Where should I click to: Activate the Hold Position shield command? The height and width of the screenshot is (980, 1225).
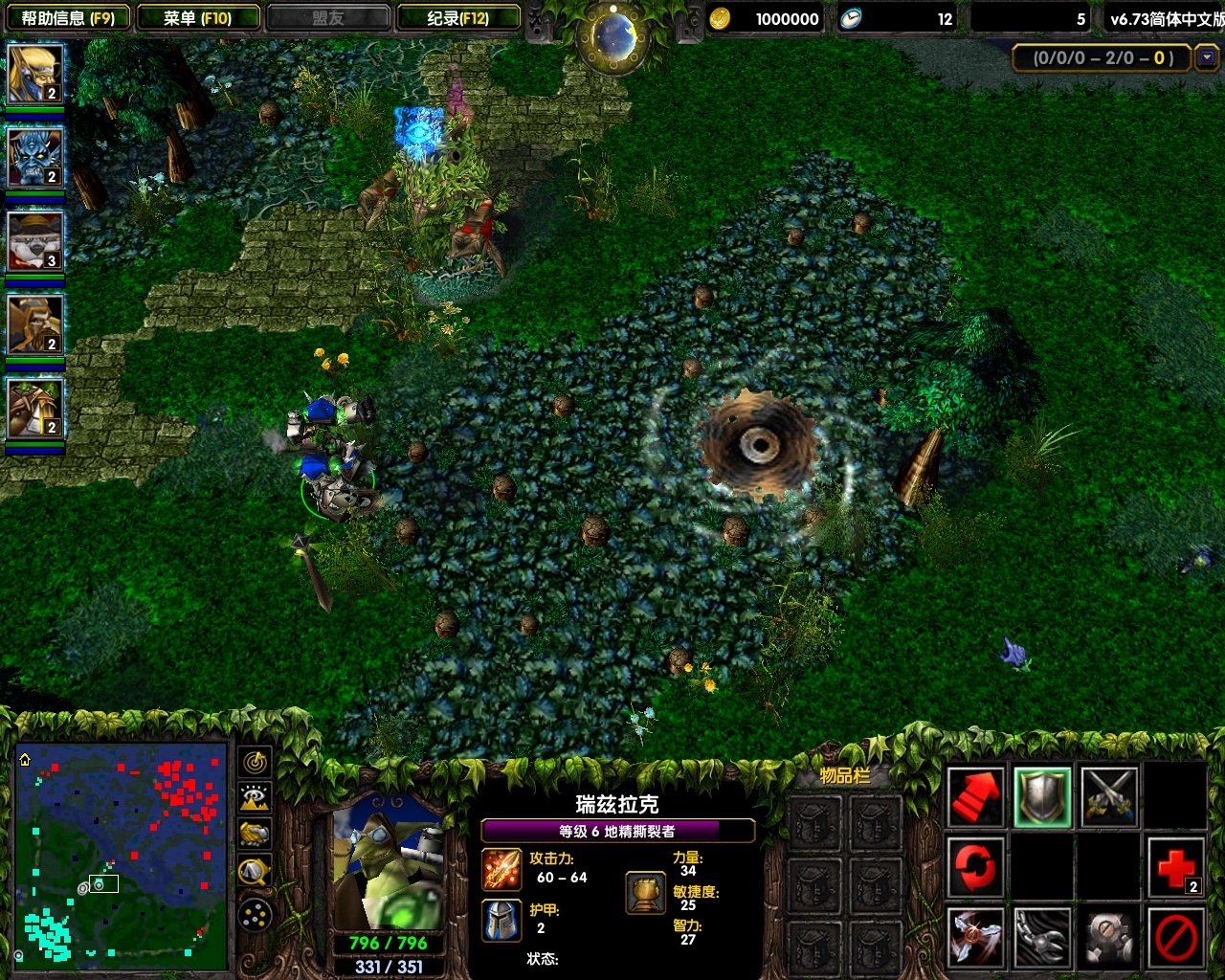pos(1042,796)
